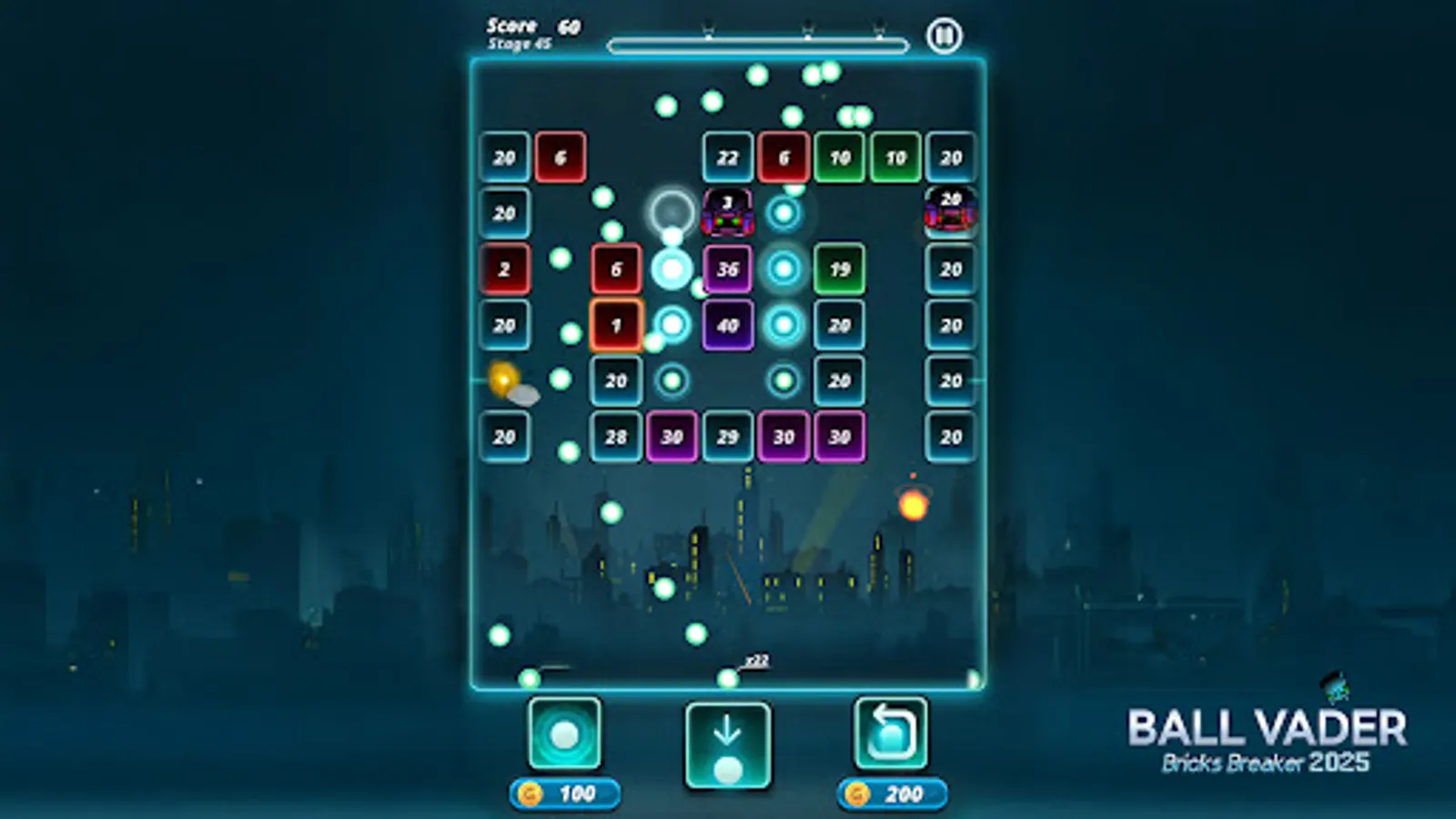Viewport: 1456px width, 819px height.
Task: Tap the fireball power-up on the field
Action: [914, 506]
